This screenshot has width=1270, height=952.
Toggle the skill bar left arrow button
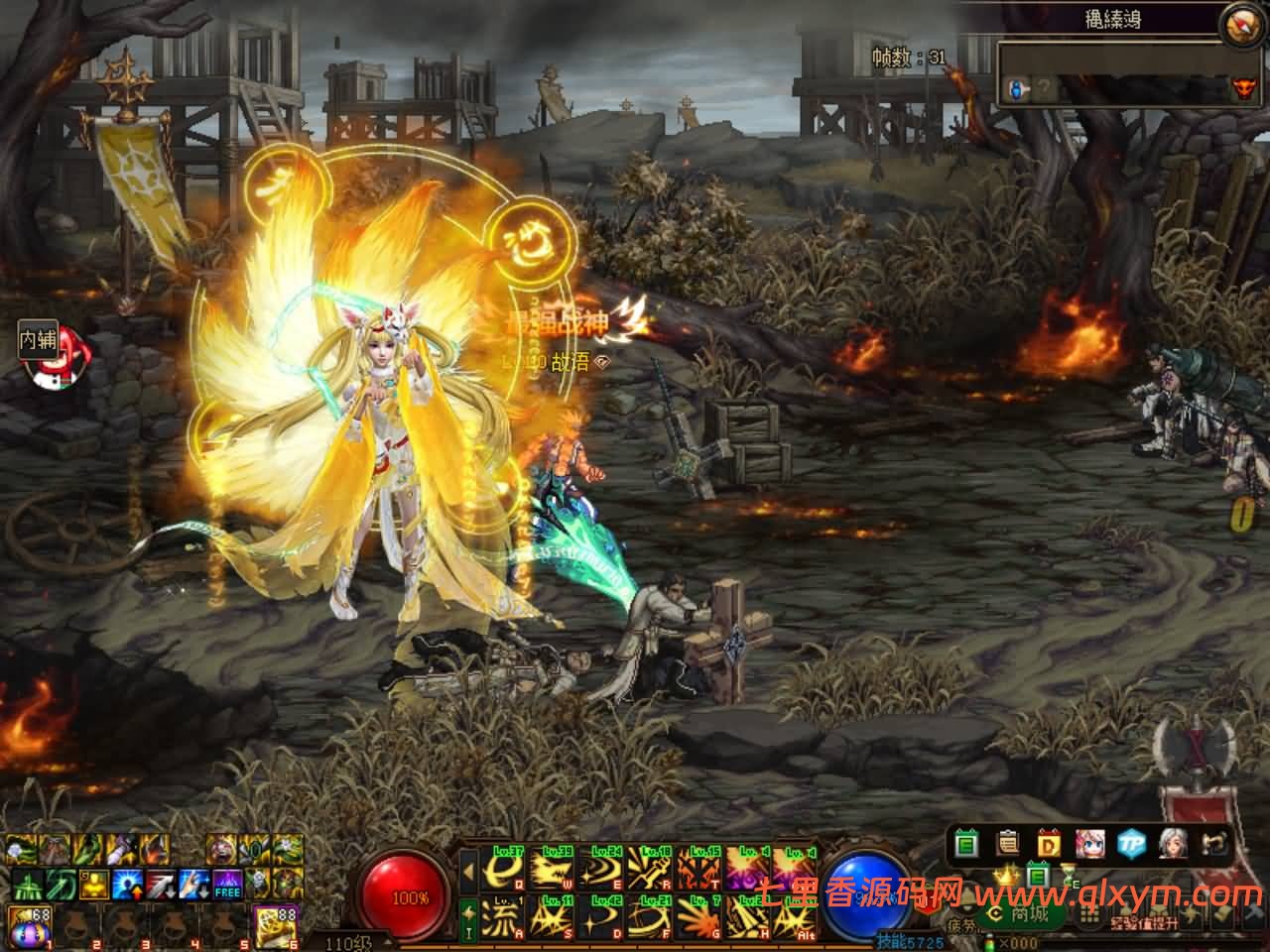[x=468, y=871]
